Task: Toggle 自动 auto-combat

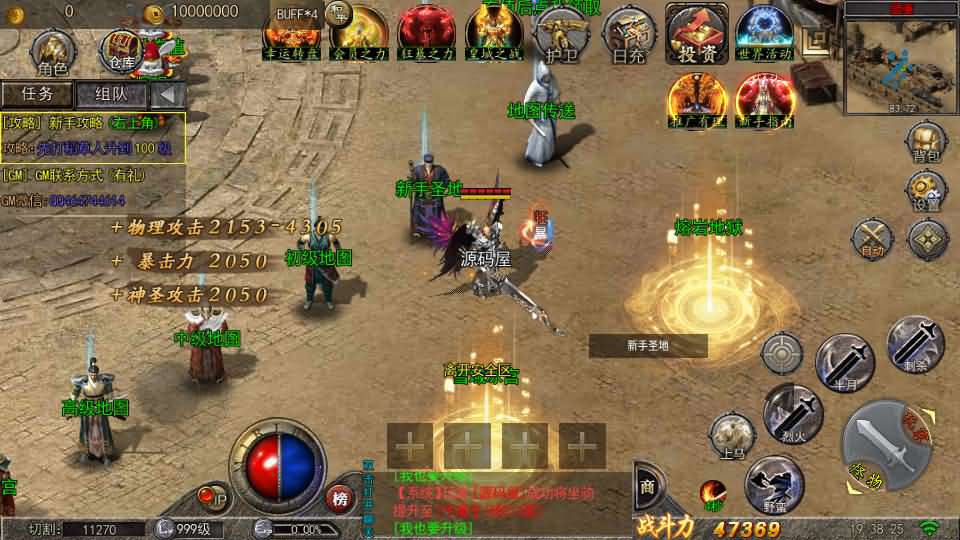Action: coord(872,239)
